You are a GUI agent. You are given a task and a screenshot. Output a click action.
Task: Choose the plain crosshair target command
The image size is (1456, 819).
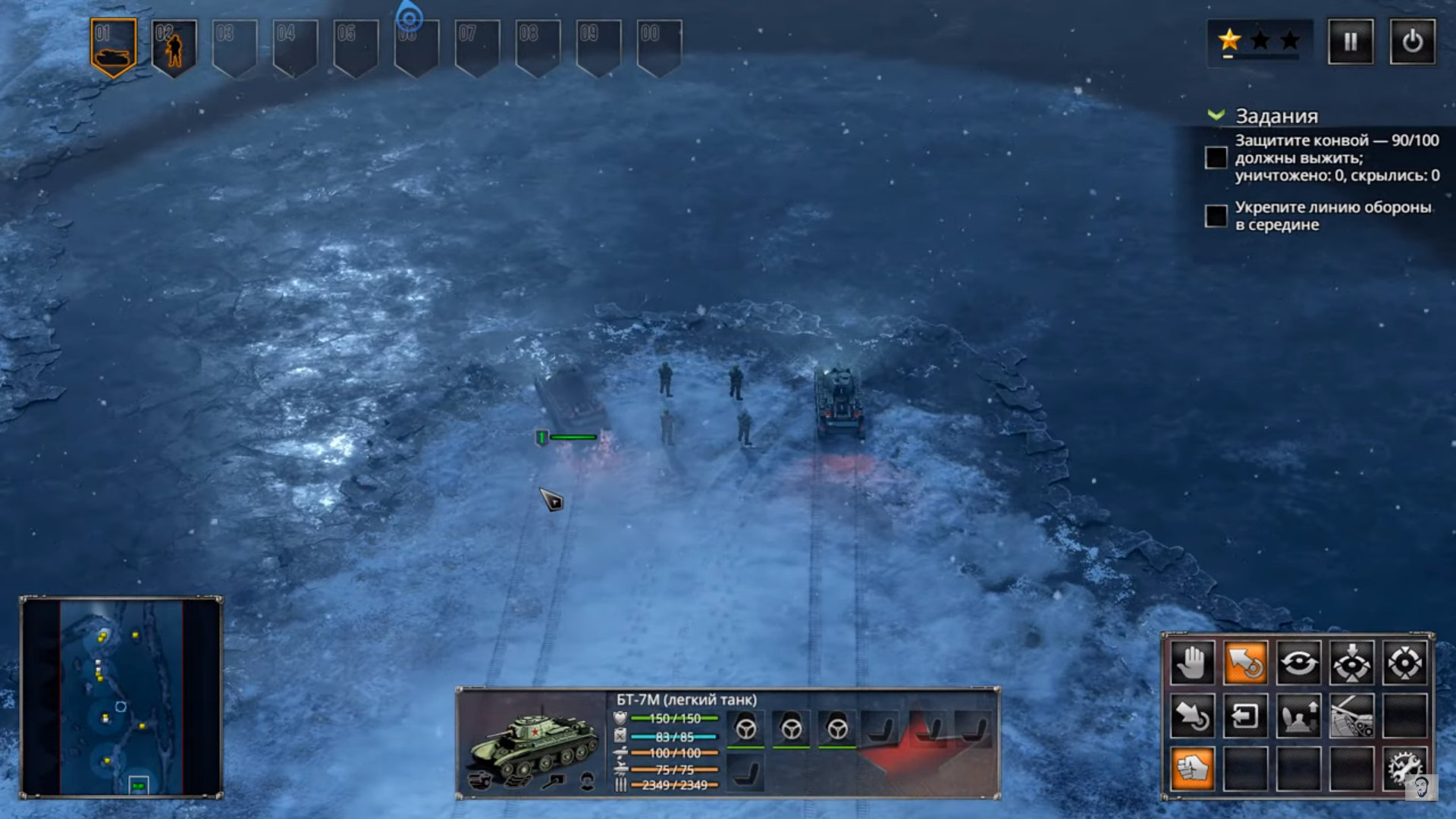point(1404,663)
